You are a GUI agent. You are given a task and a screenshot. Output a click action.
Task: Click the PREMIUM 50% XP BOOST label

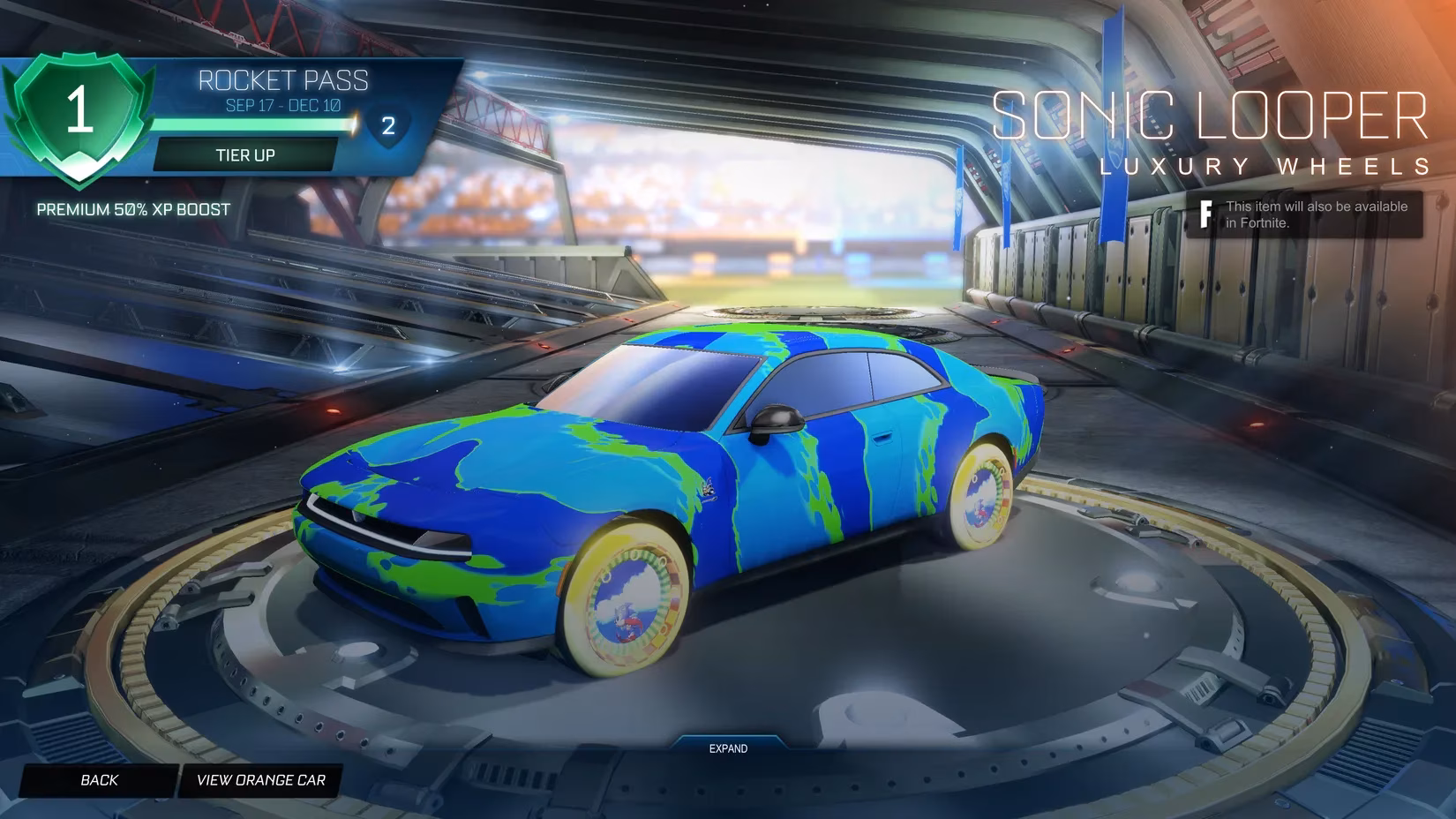click(x=132, y=210)
